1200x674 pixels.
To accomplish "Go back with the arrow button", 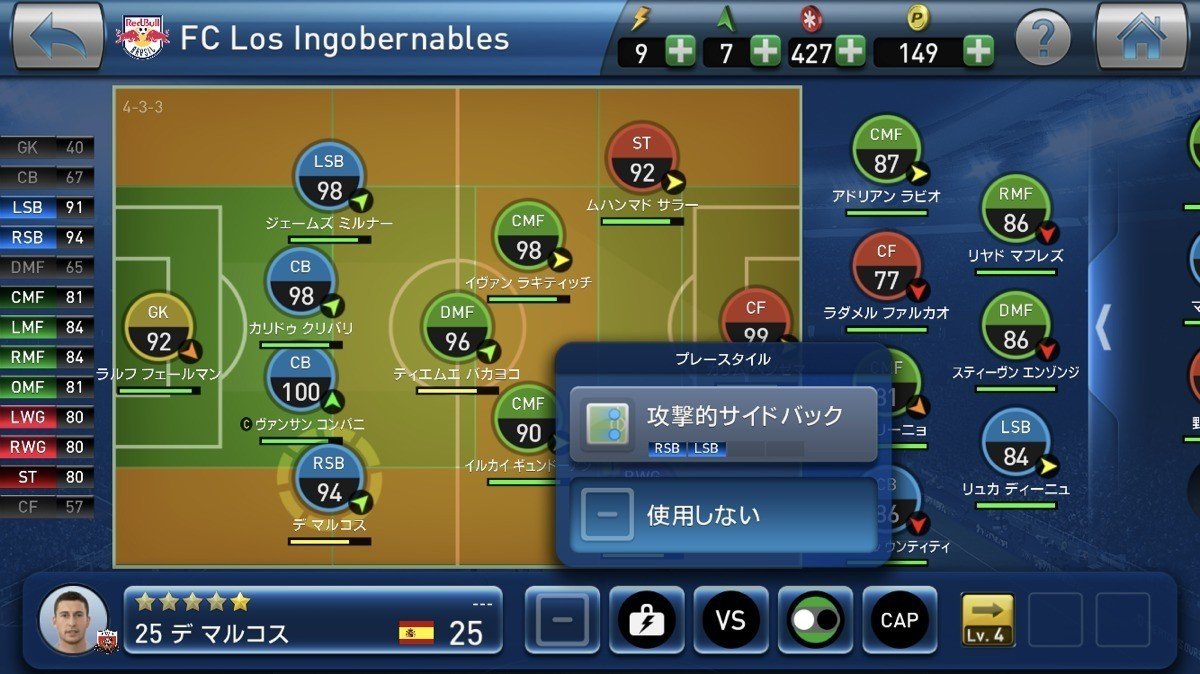I will coord(57,36).
